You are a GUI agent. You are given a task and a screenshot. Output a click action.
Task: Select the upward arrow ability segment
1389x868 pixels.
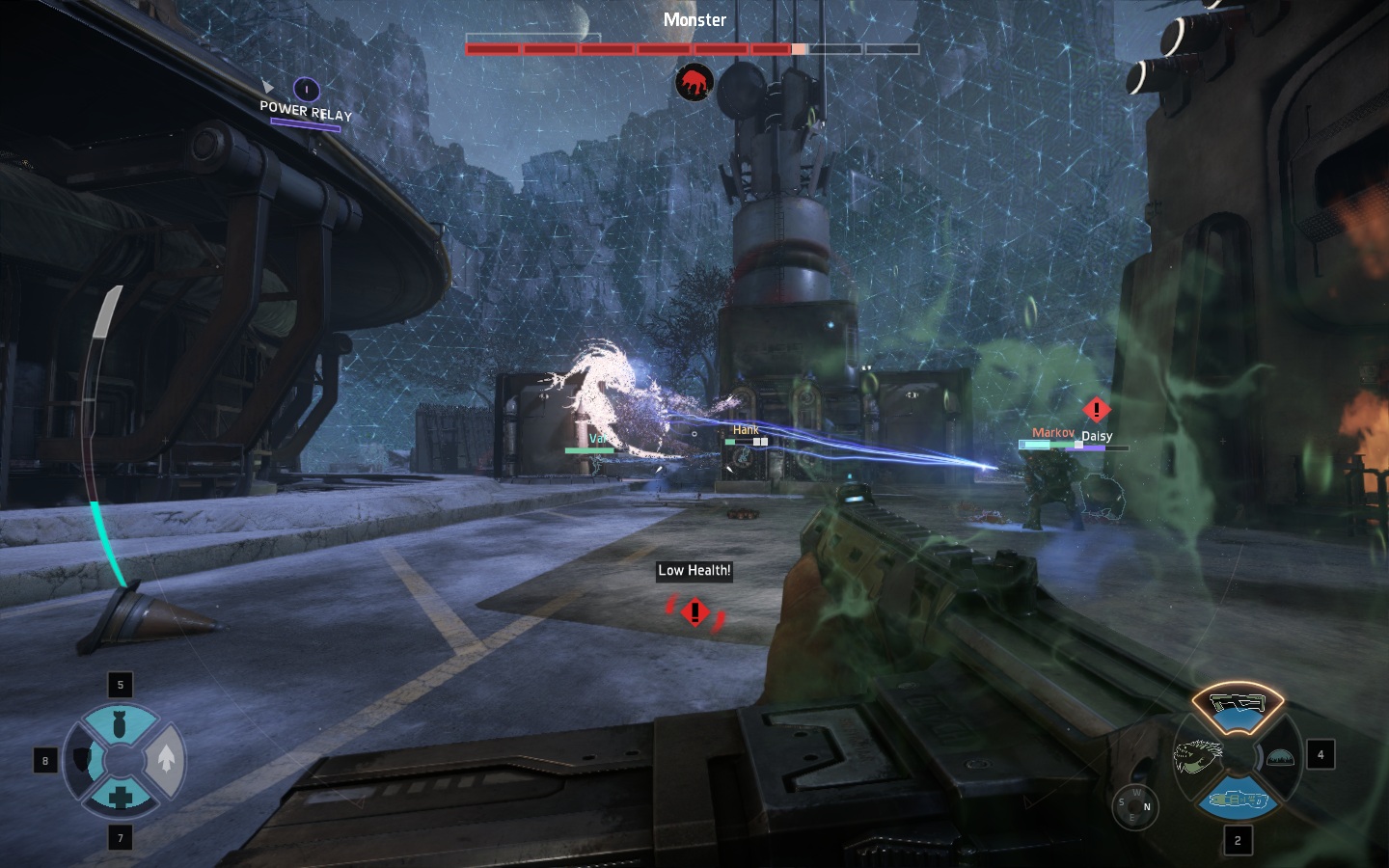[166, 760]
